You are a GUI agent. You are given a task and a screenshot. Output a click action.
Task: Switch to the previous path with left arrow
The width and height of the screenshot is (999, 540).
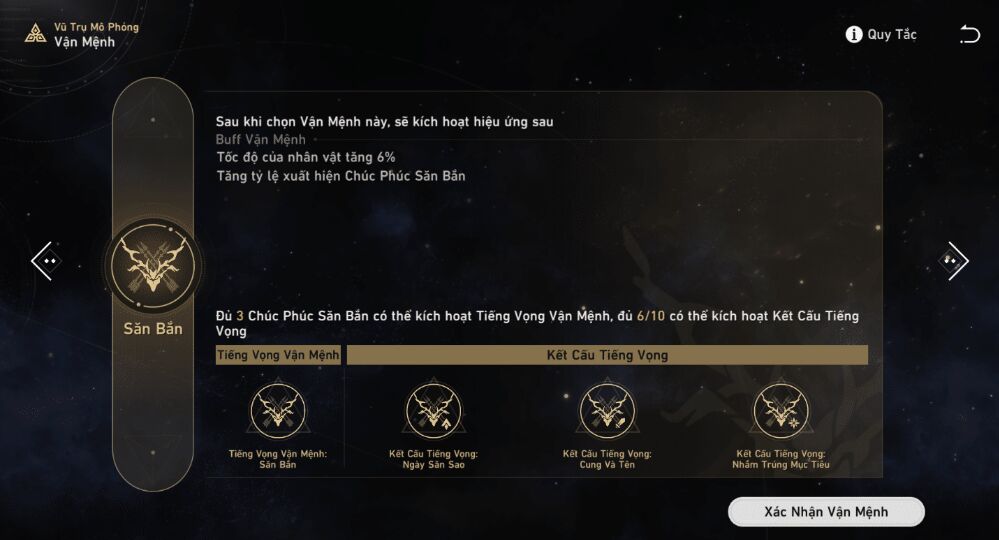tap(46, 261)
